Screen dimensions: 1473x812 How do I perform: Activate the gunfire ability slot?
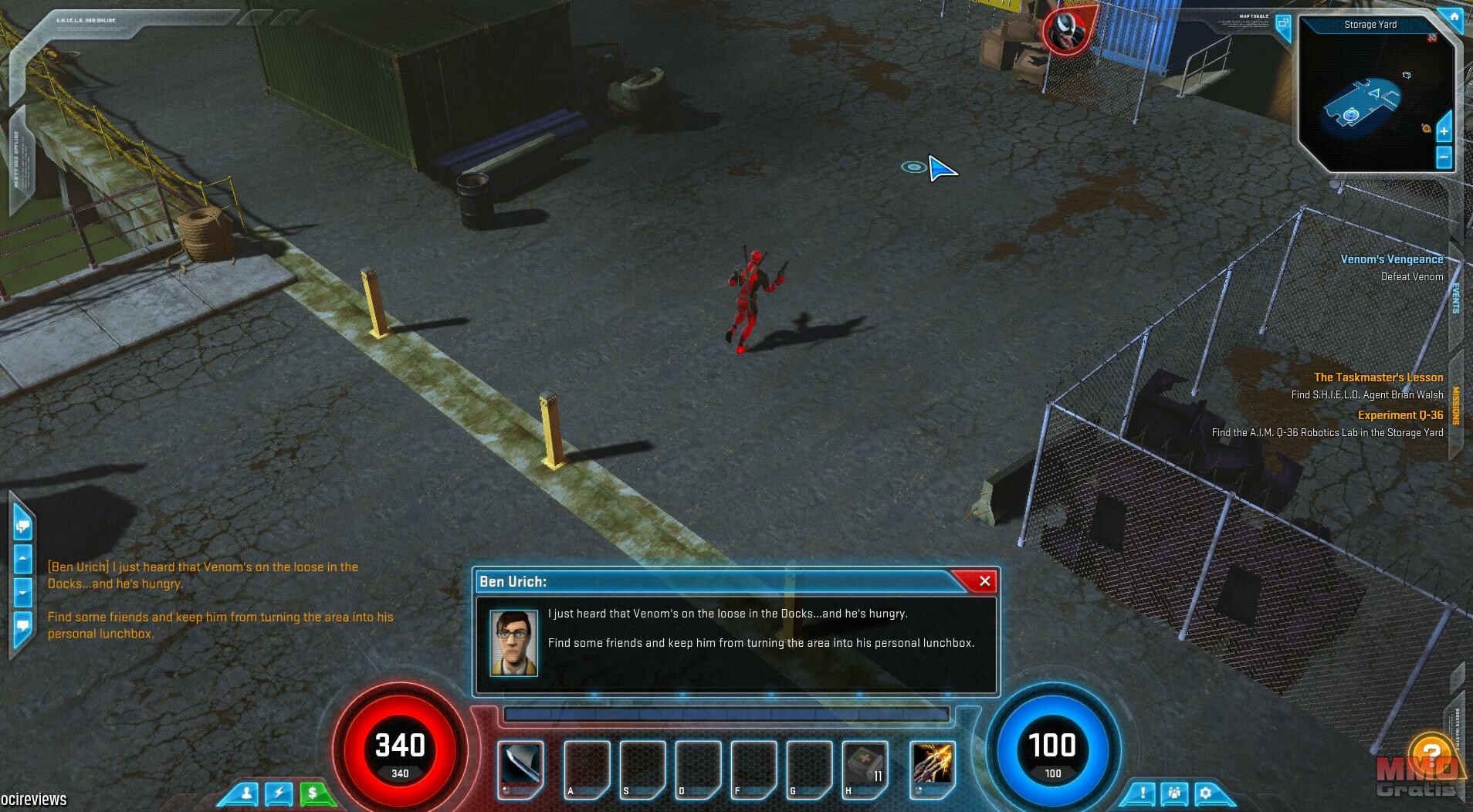[933, 765]
